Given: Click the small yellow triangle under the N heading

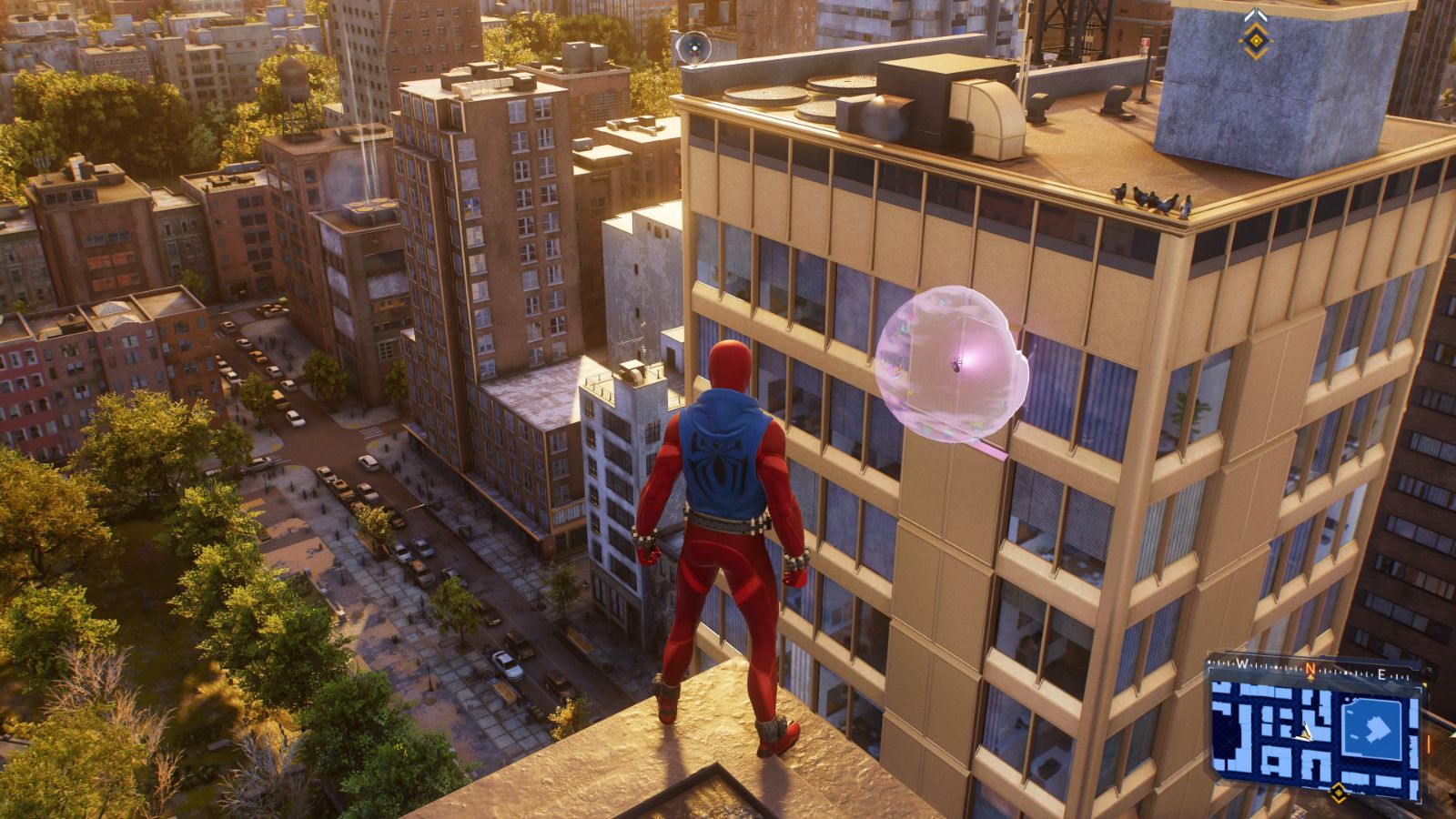Looking at the screenshot, I should point(1310,677).
